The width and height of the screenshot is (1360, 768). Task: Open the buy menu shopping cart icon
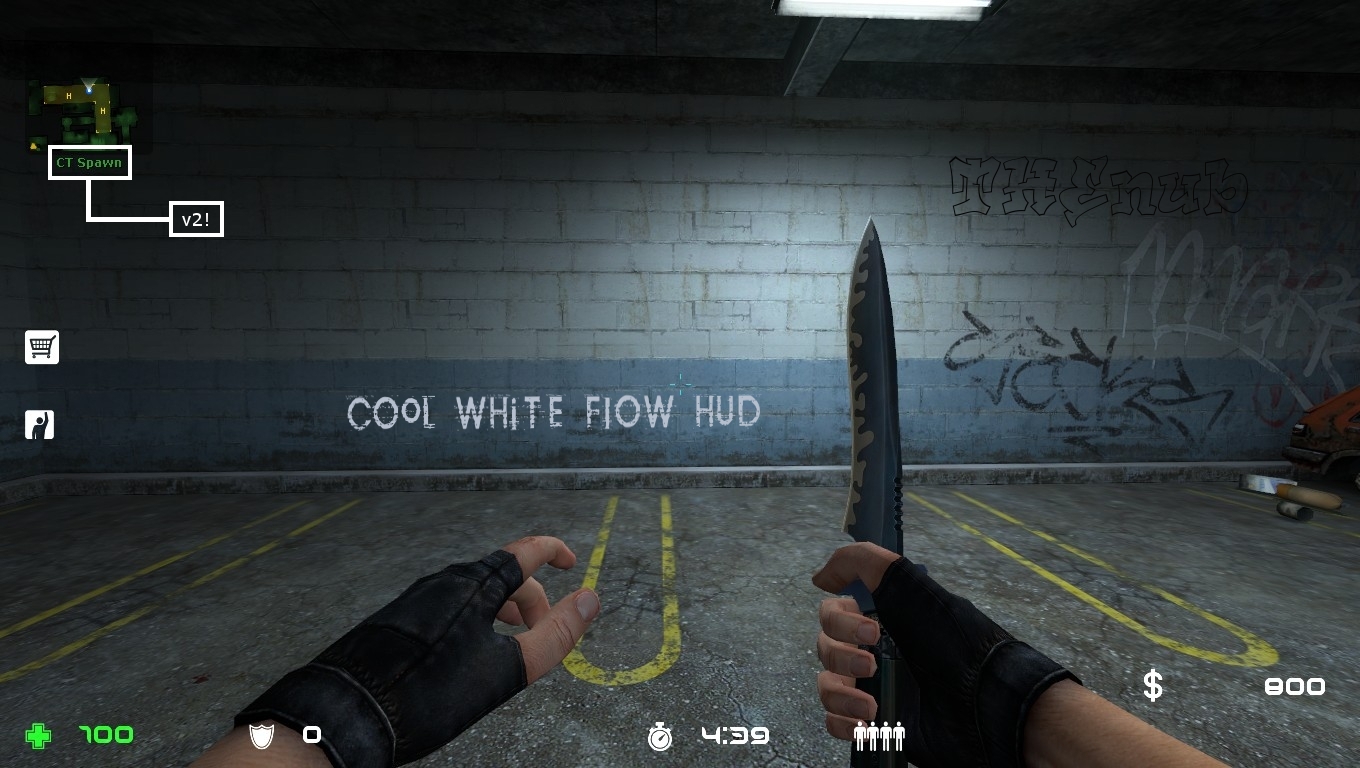41,347
